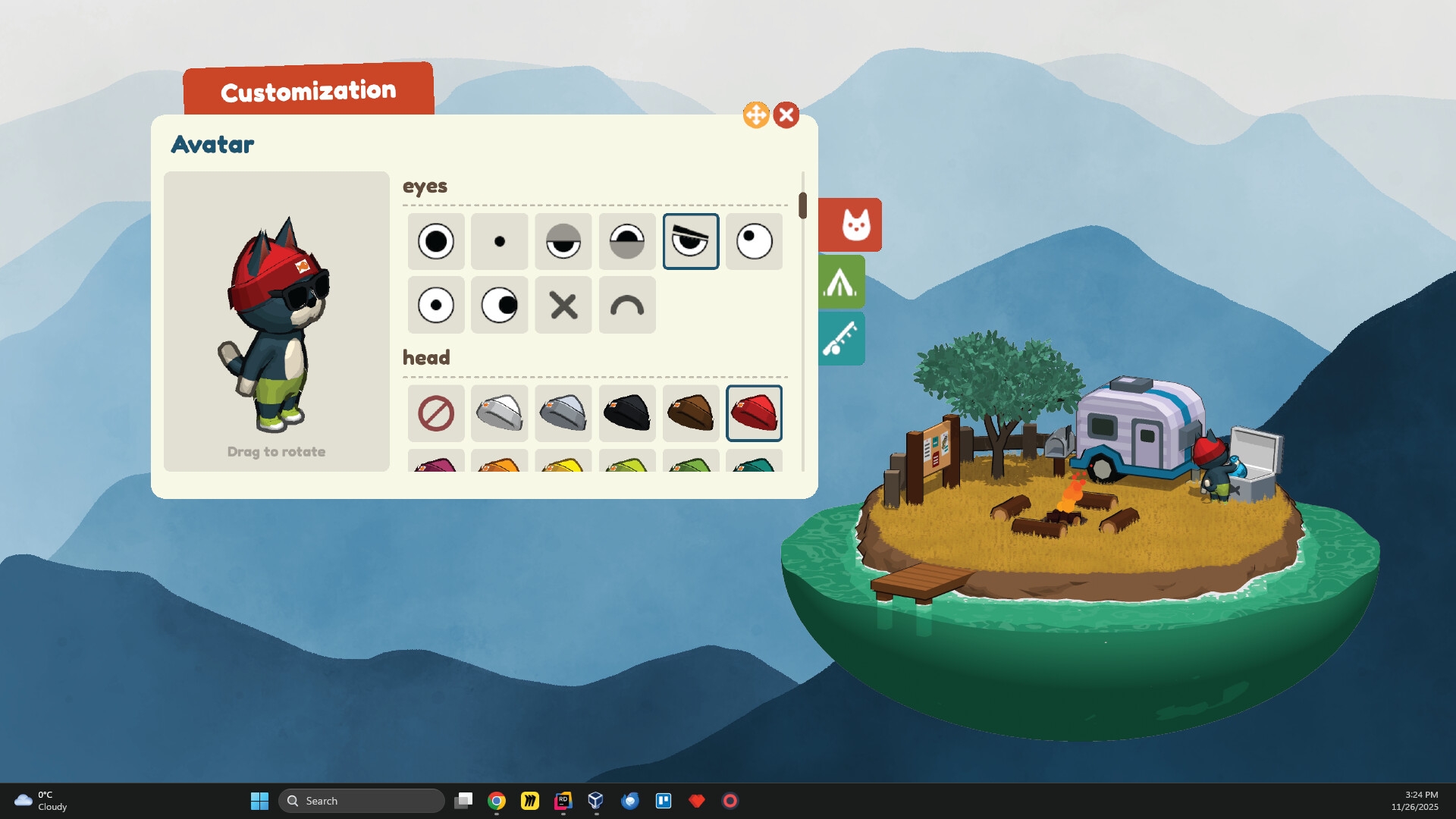Image resolution: width=1456 pixels, height=819 pixels.
Task: Select the closed sleepy arc eyes
Action: [627, 305]
